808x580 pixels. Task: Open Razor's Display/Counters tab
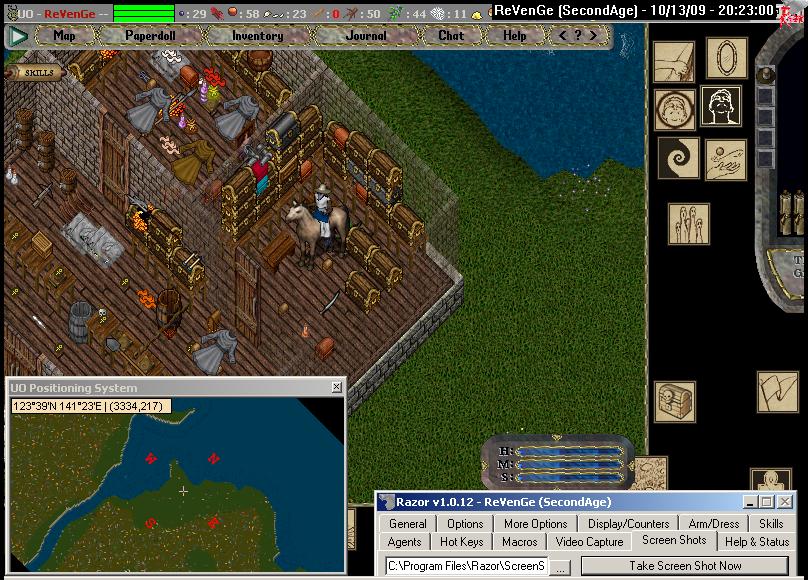tap(628, 523)
